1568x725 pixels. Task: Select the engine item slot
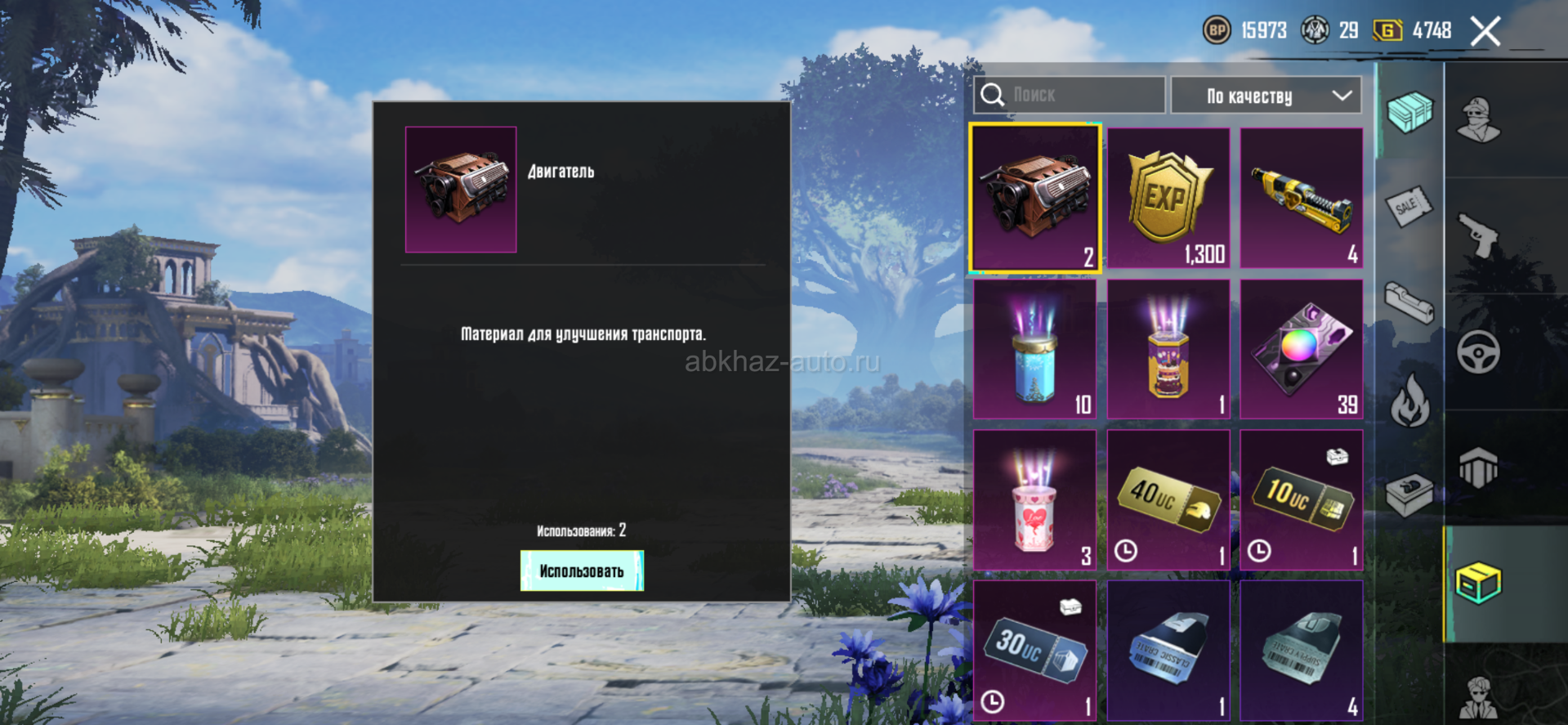[x=1035, y=198]
